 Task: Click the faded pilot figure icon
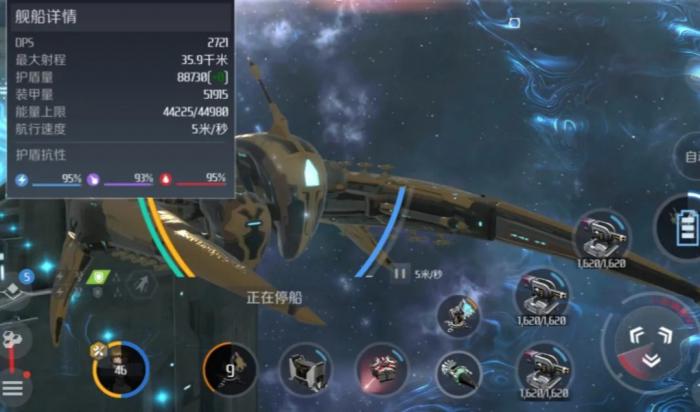[x=141, y=283]
